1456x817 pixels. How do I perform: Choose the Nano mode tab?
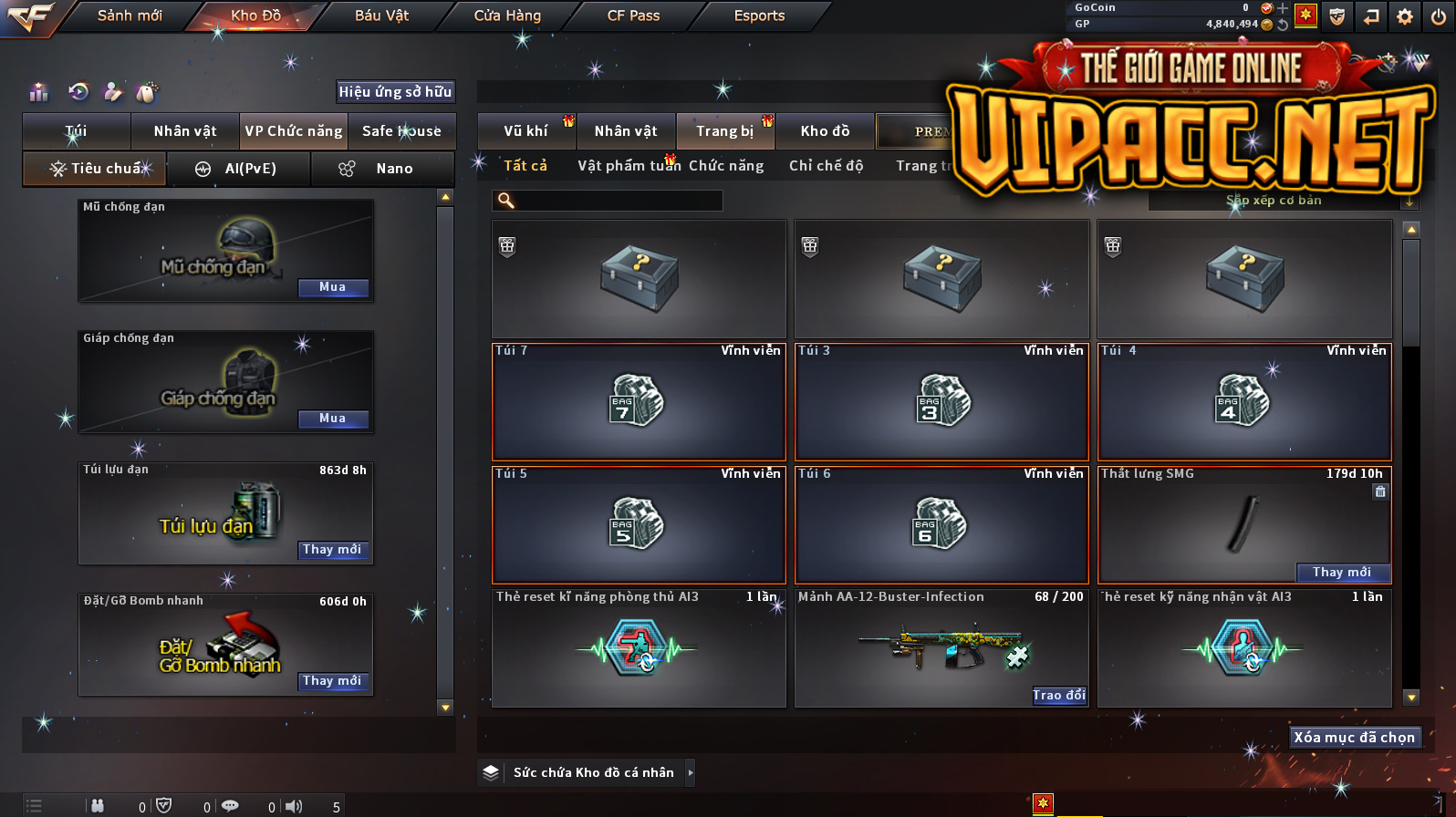click(383, 169)
